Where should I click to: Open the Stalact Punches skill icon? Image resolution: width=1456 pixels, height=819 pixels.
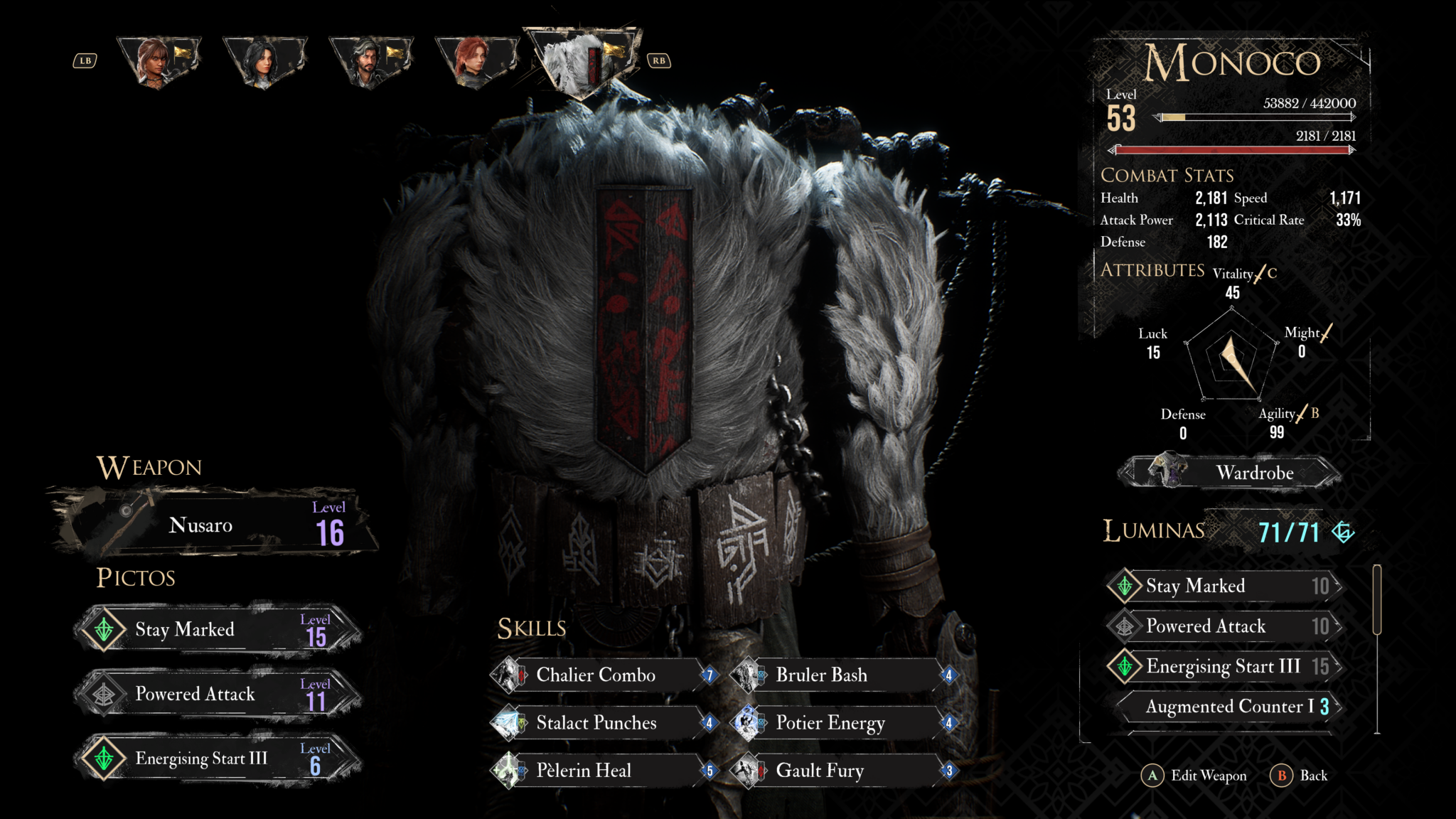click(x=510, y=723)
